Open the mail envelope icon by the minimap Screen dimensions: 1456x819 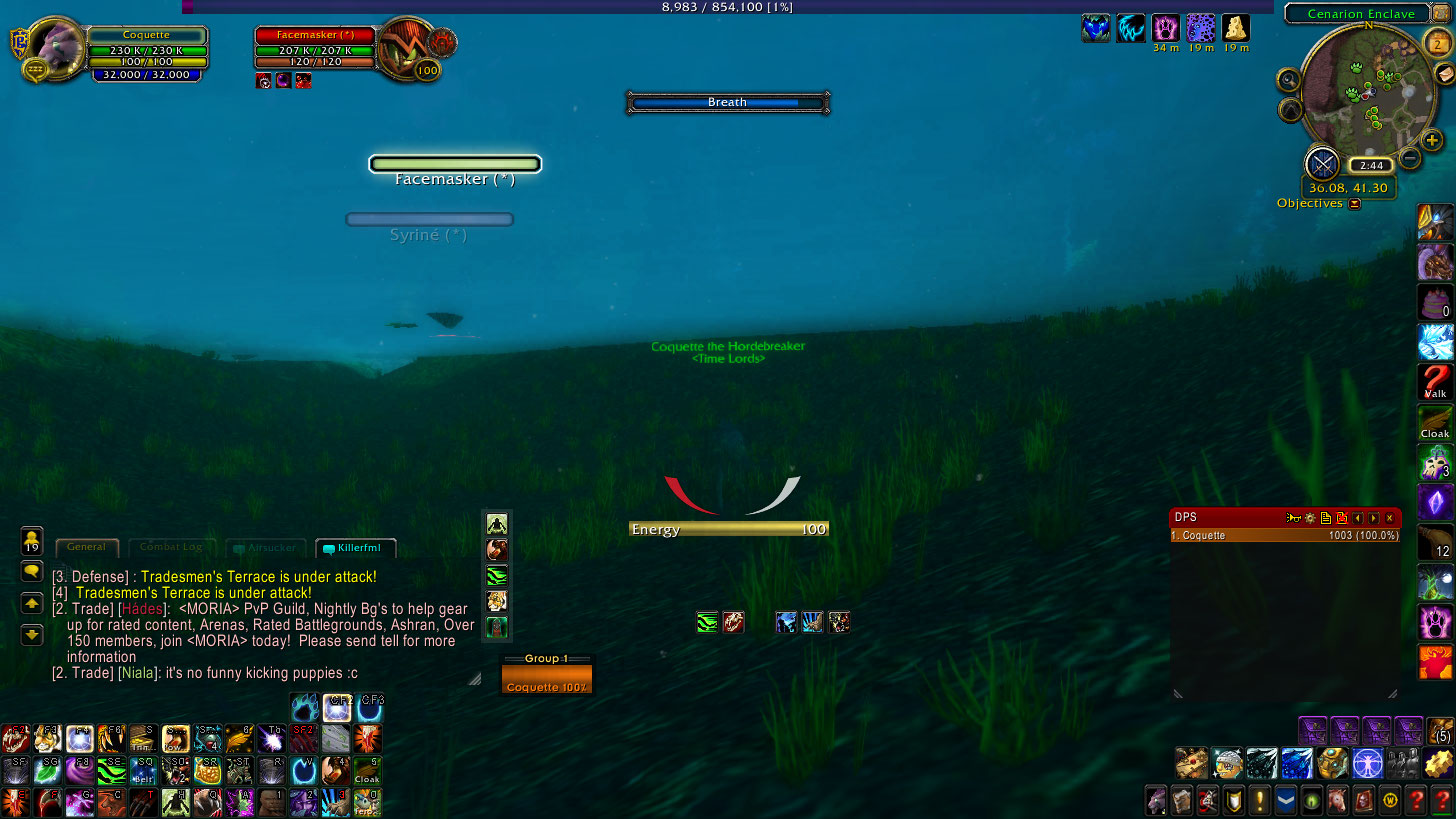(1444, 74)
